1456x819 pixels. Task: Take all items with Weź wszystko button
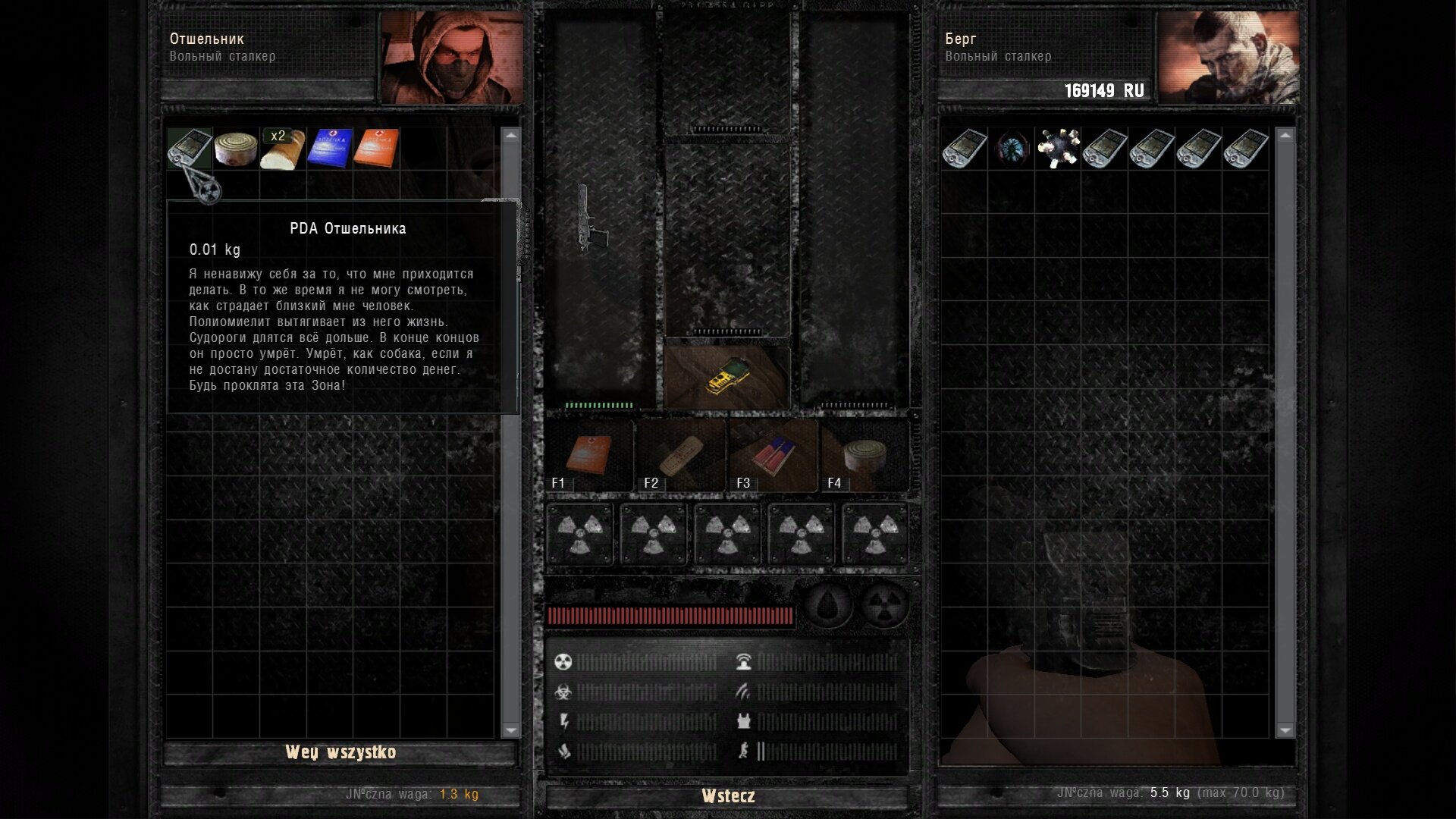340,752
